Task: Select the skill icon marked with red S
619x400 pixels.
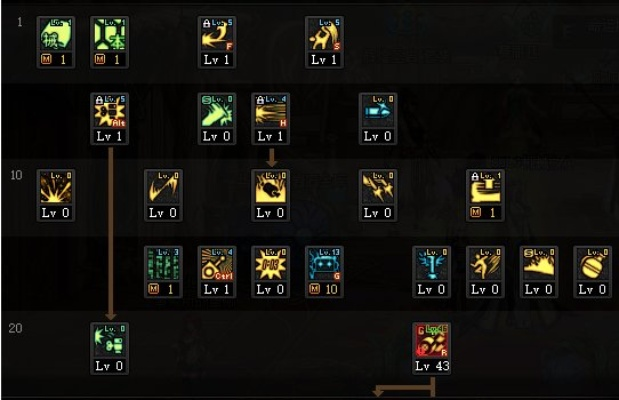Action: 324,34
